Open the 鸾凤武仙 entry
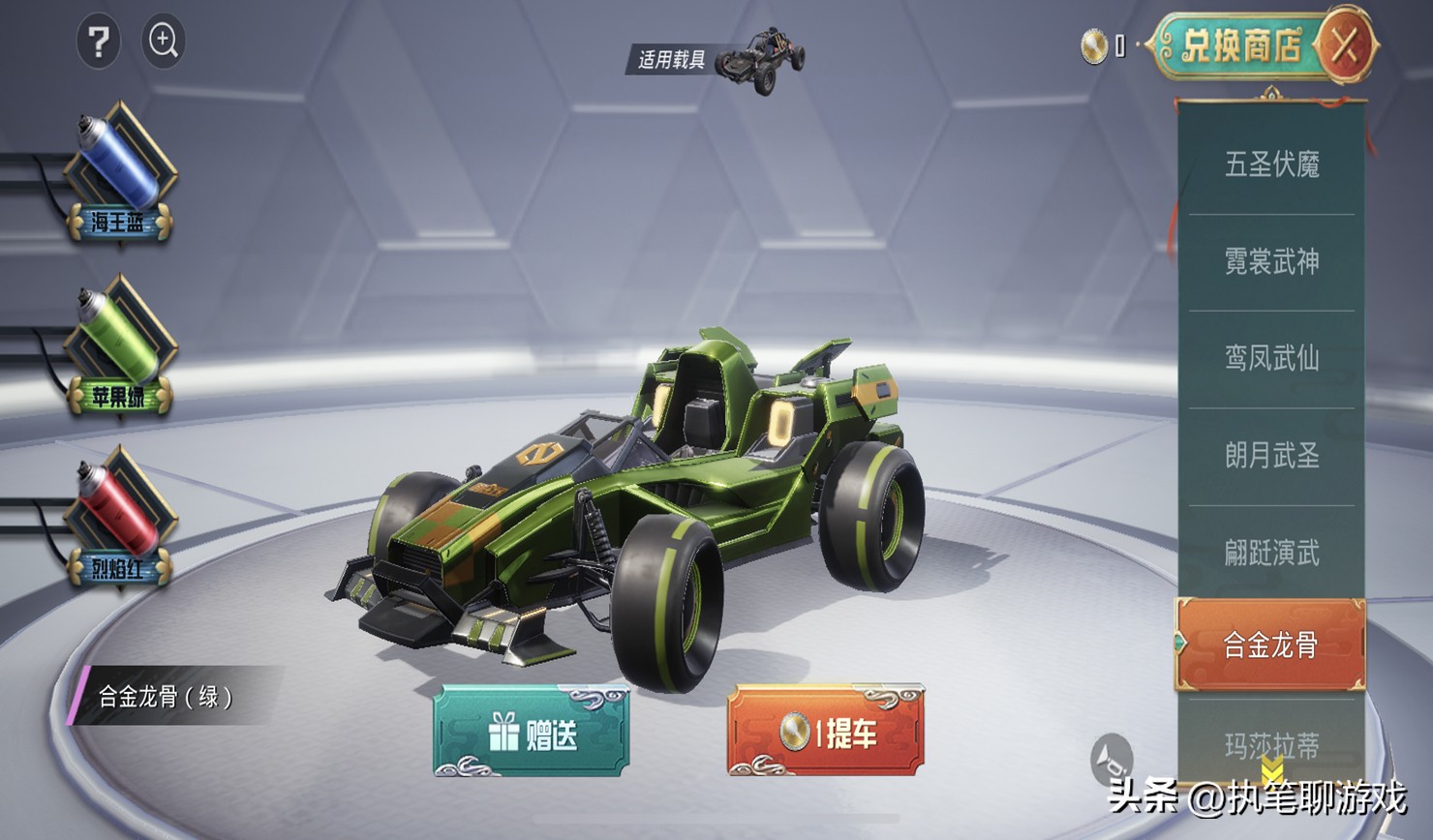 [x=1271, y=358]
